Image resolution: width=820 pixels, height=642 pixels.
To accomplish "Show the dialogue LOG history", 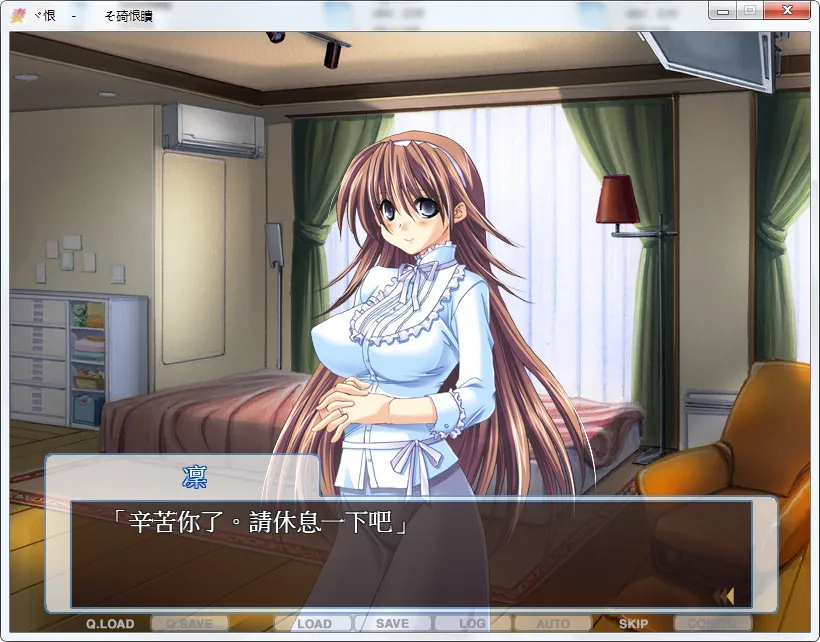I will pos(472,624).
